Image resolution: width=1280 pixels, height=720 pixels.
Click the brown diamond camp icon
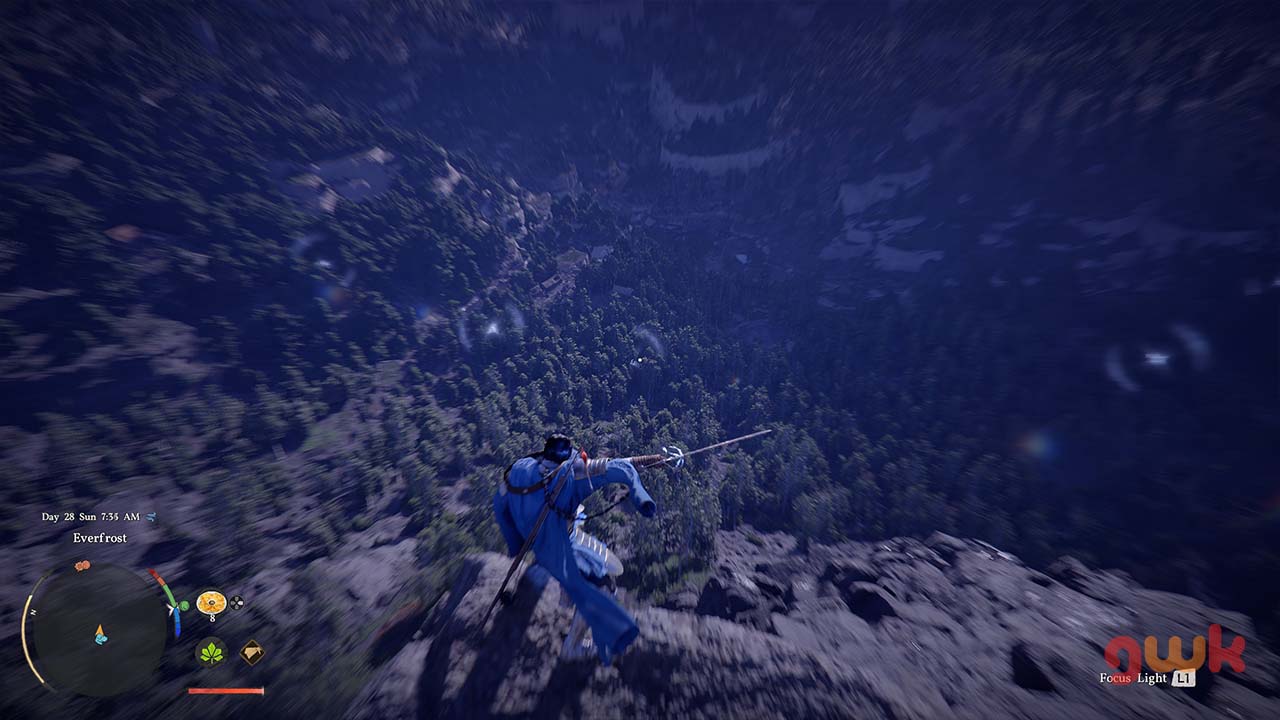pyautogui.click(x=252, y=652)
